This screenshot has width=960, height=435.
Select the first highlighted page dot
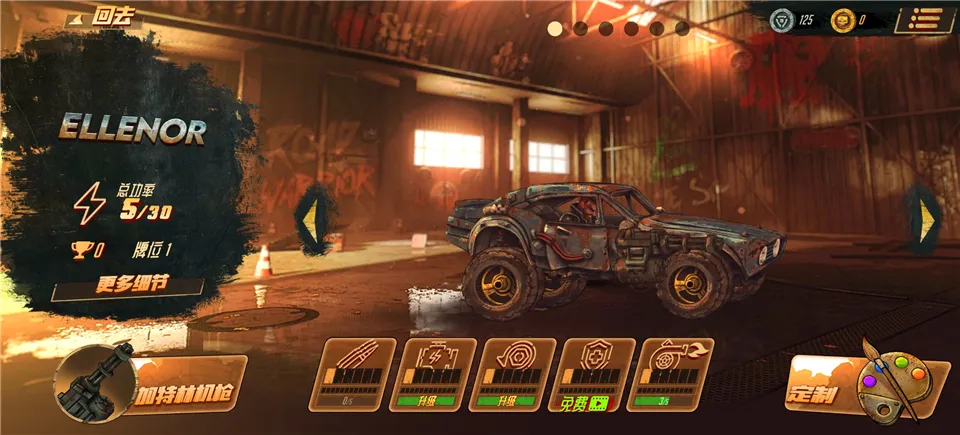click(x=555, y=28)
